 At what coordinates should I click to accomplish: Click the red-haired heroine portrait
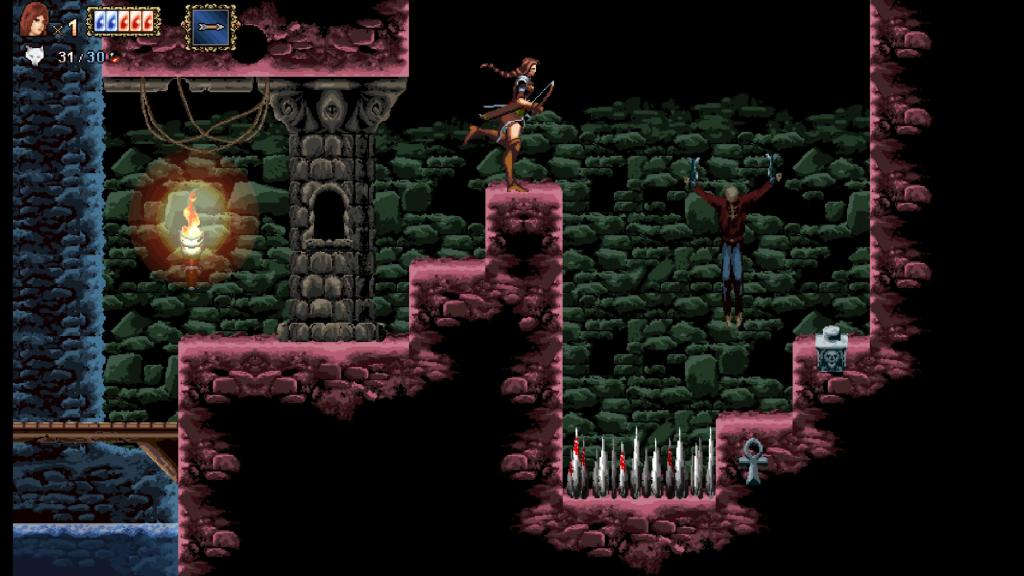(x=34, y=19)
